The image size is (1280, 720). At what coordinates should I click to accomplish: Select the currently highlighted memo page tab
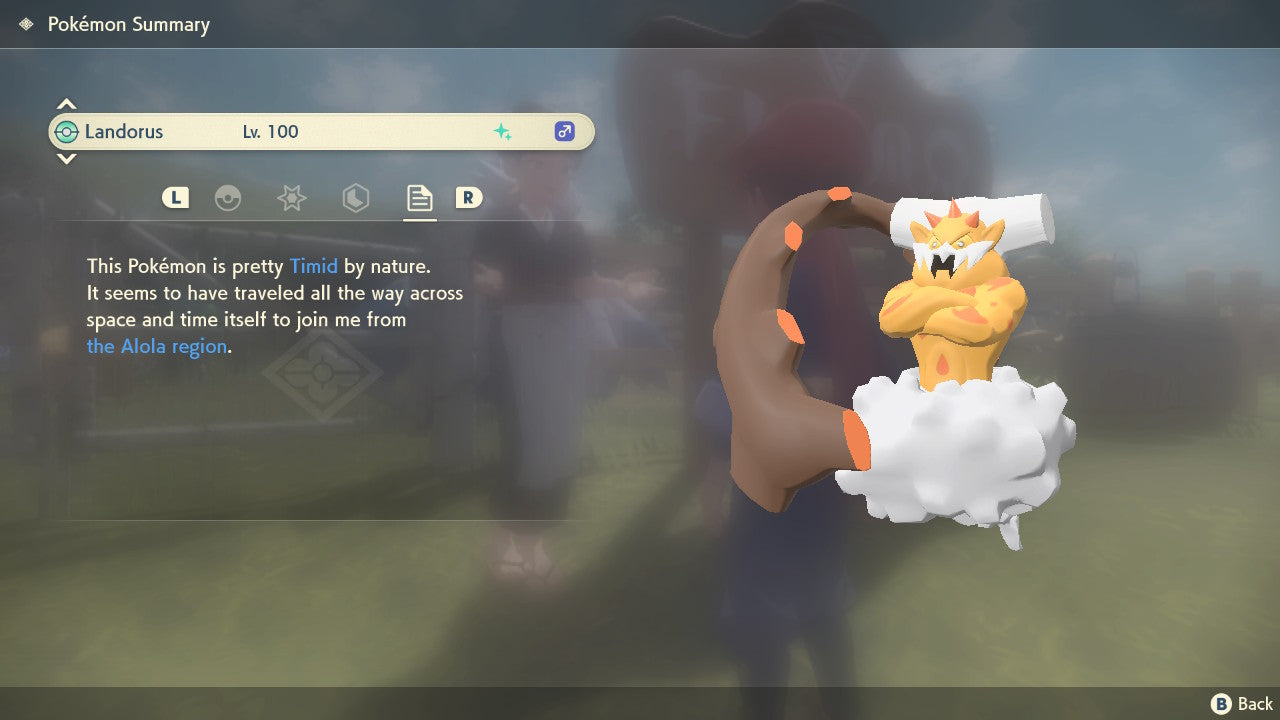[419, 198]
